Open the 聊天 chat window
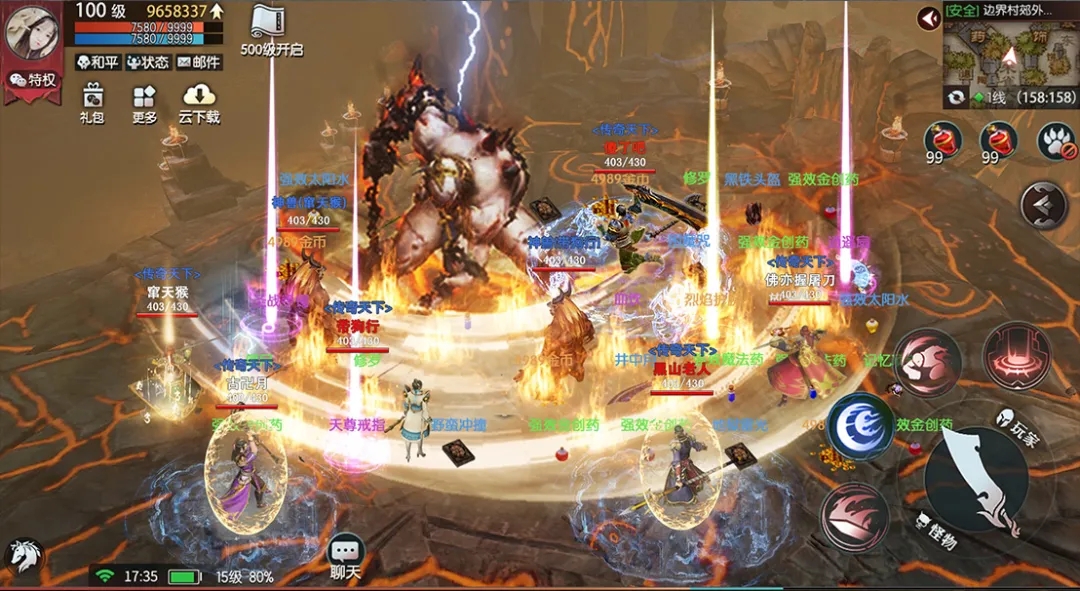The width and height of the screenshot is (1080, 591). pyautogui.click(x=345, y=556)
